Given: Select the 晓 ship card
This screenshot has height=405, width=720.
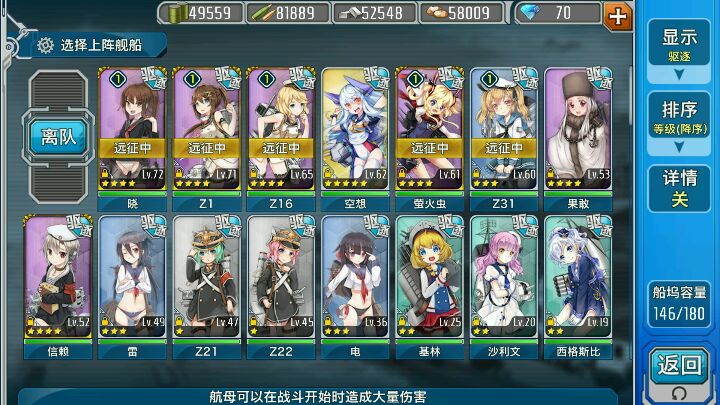Looking at the screenshot, I should point(133,130).
